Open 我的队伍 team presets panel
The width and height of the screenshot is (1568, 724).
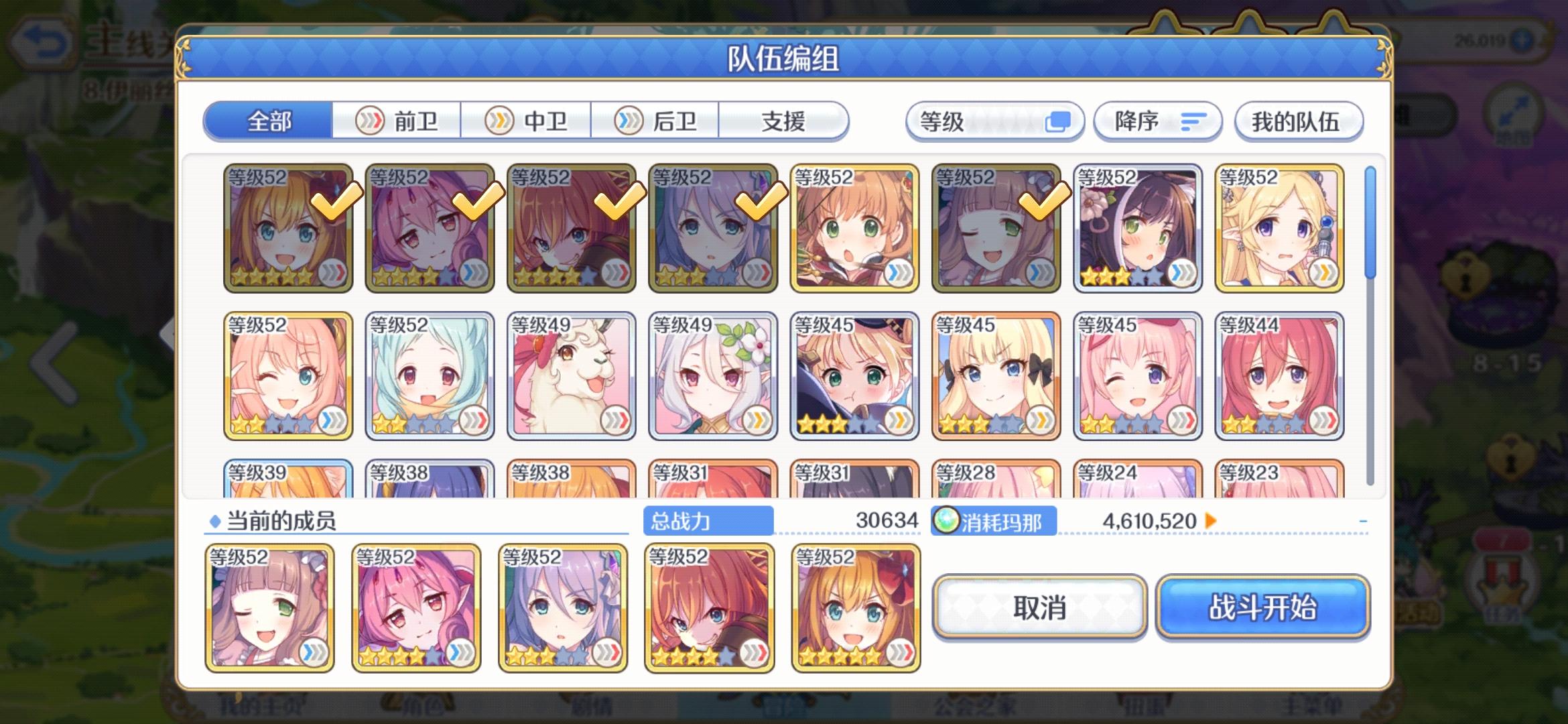[1297, 121]
